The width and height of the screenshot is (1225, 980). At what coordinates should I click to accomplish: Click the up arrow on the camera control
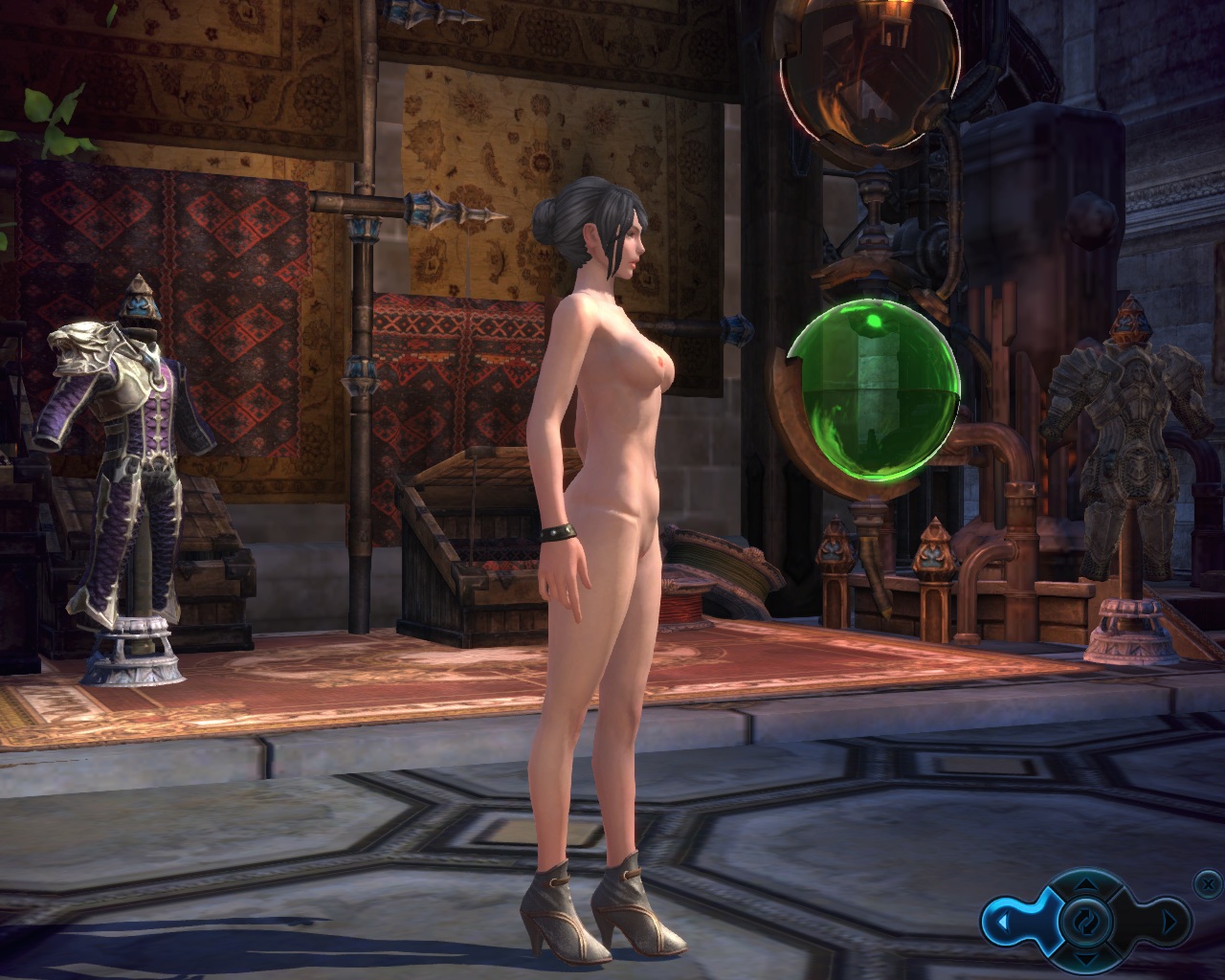click(1086, 885)
